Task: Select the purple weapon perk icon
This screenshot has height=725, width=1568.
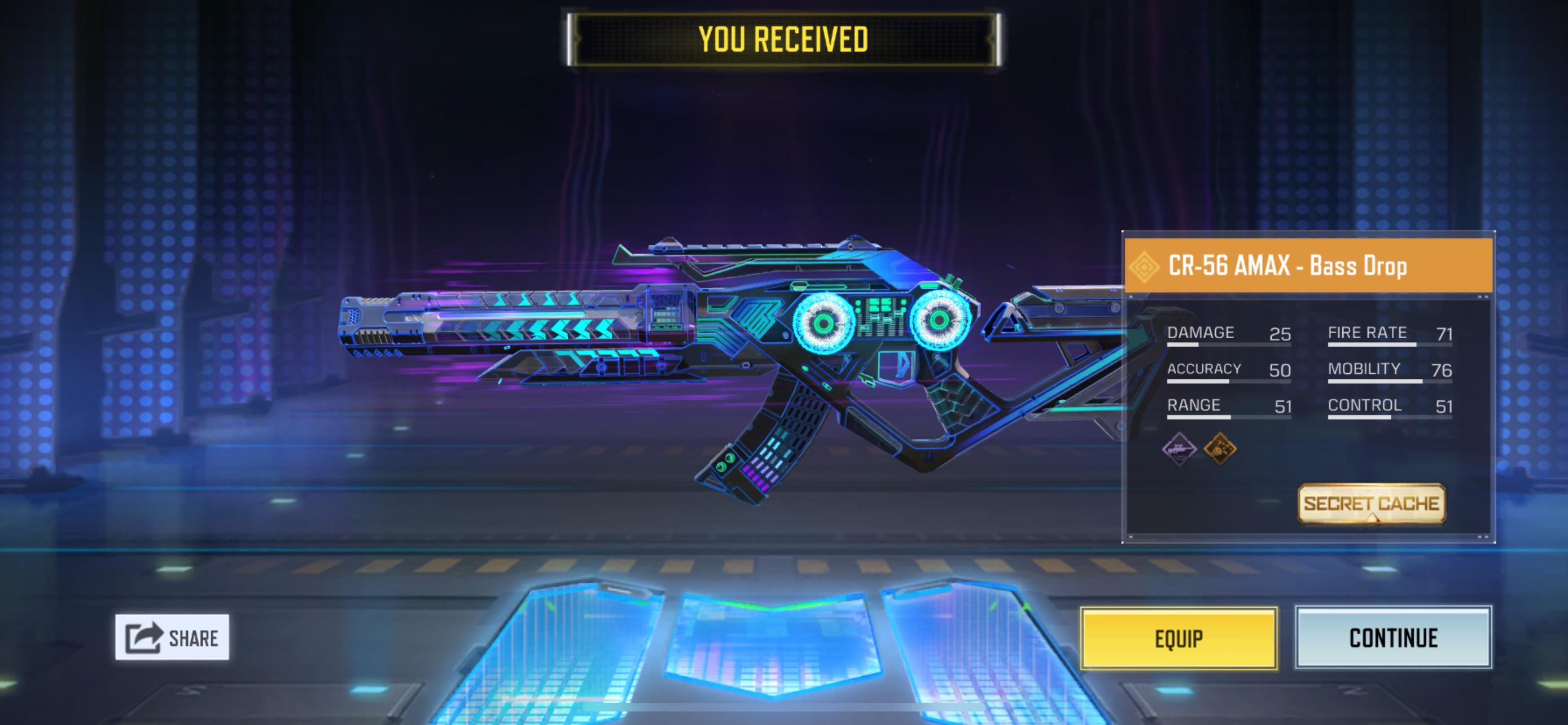Action: coord(1179,449)
